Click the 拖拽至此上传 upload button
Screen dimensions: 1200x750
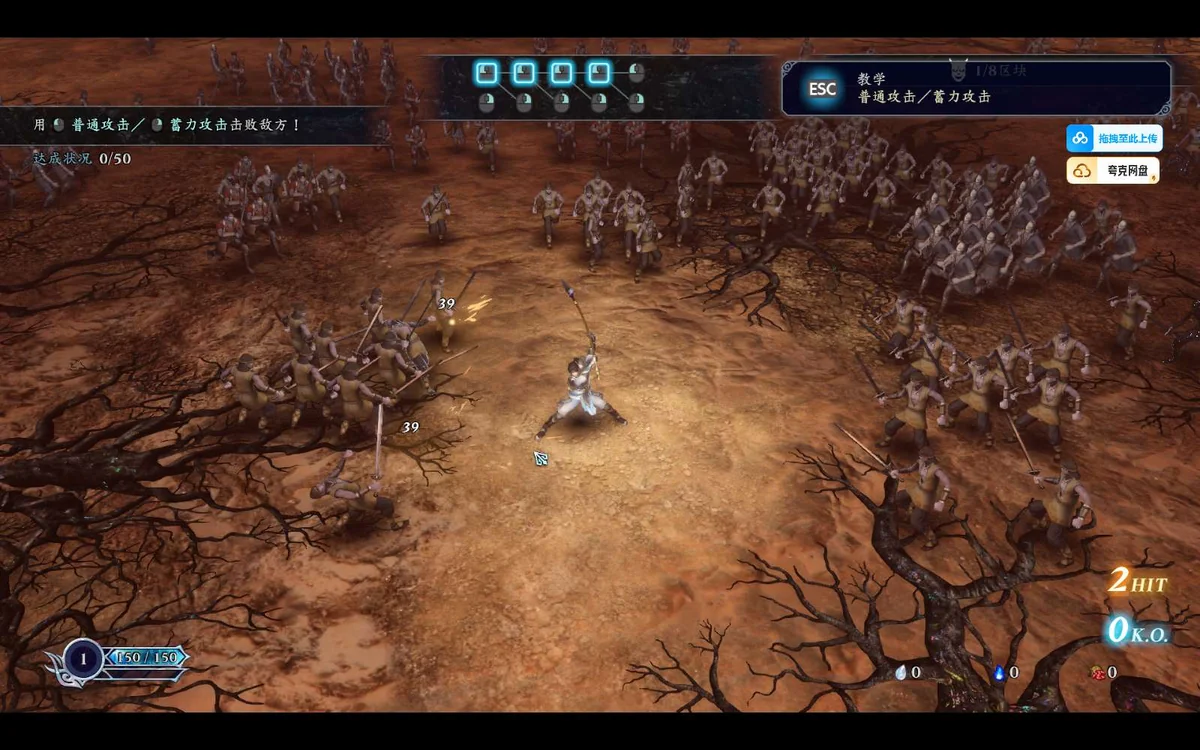tap(1114, 138)
